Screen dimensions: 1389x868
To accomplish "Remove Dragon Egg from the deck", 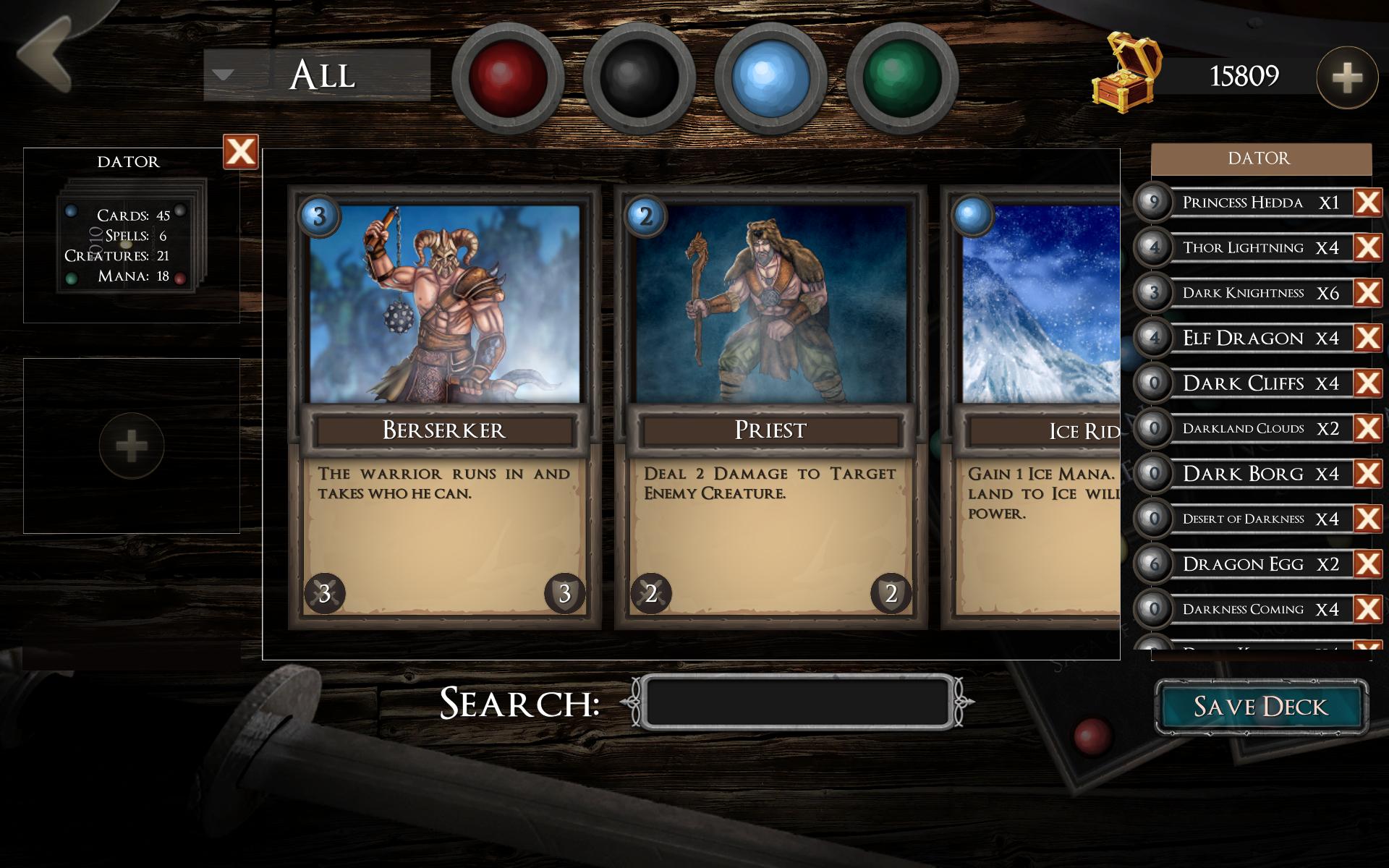I will pyautogui.click(x=1367, y=563).
